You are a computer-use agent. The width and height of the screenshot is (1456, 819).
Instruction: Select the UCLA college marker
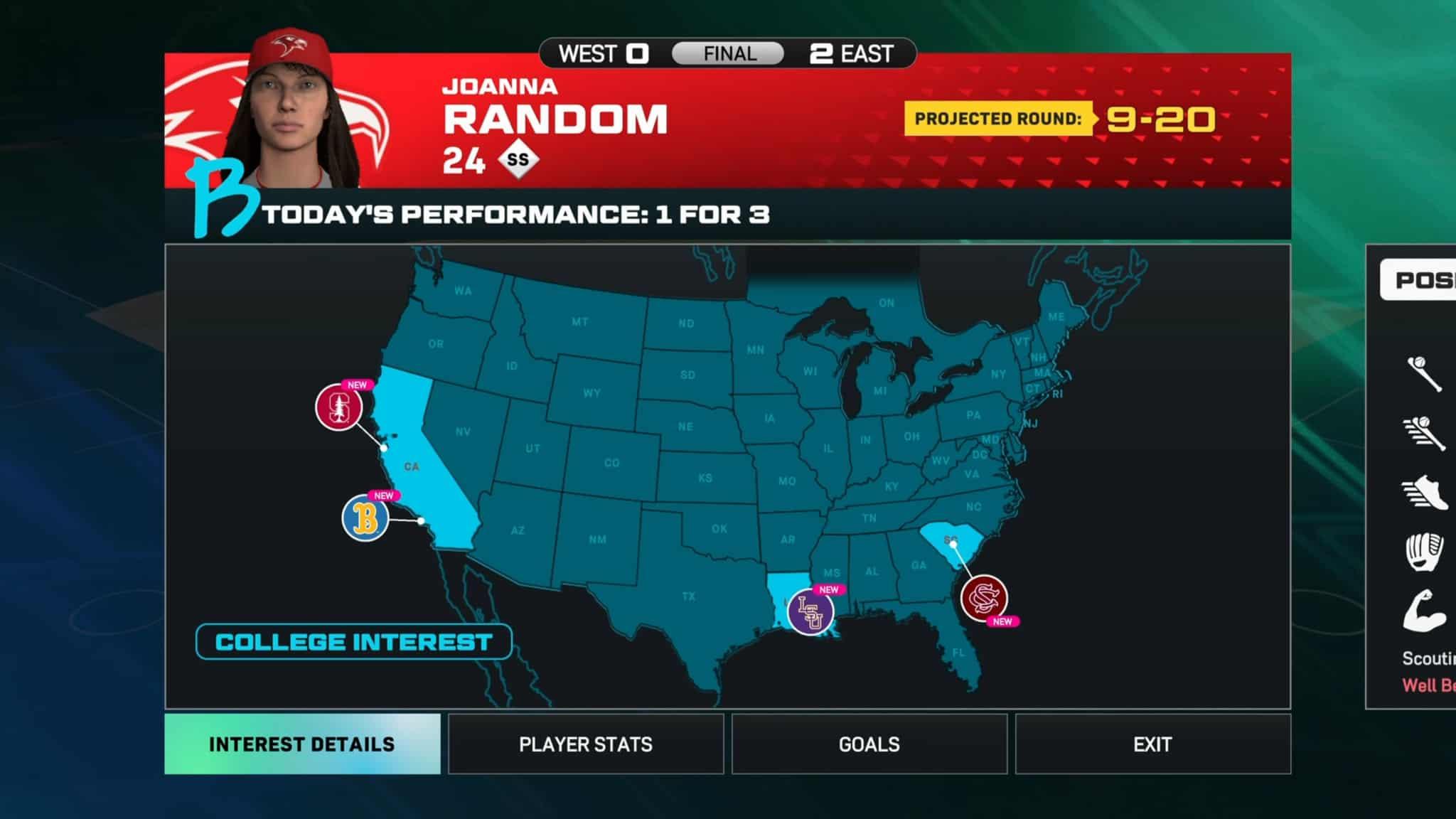click(365, 518)
